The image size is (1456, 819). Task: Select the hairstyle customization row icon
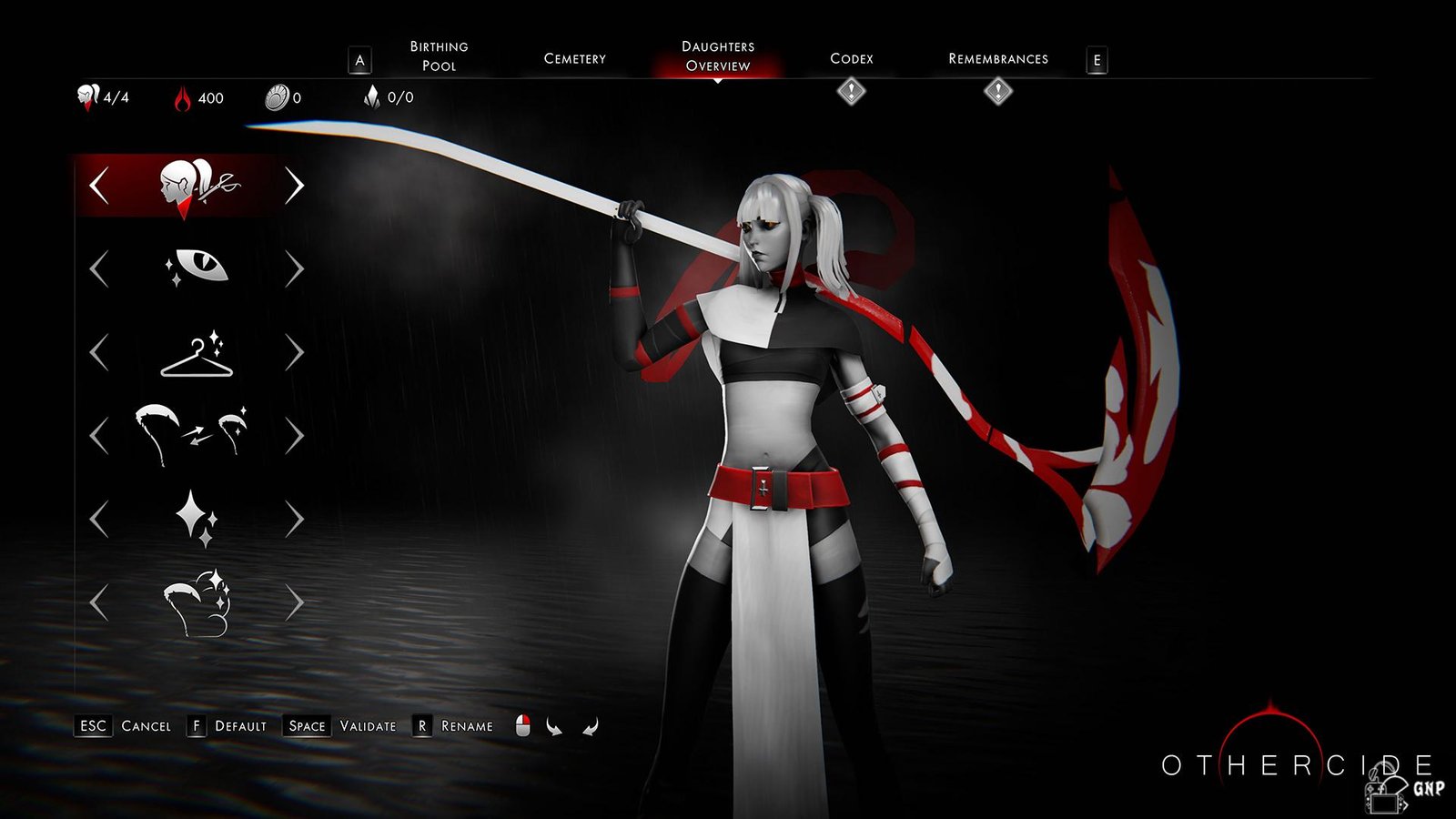coord(197,186)
